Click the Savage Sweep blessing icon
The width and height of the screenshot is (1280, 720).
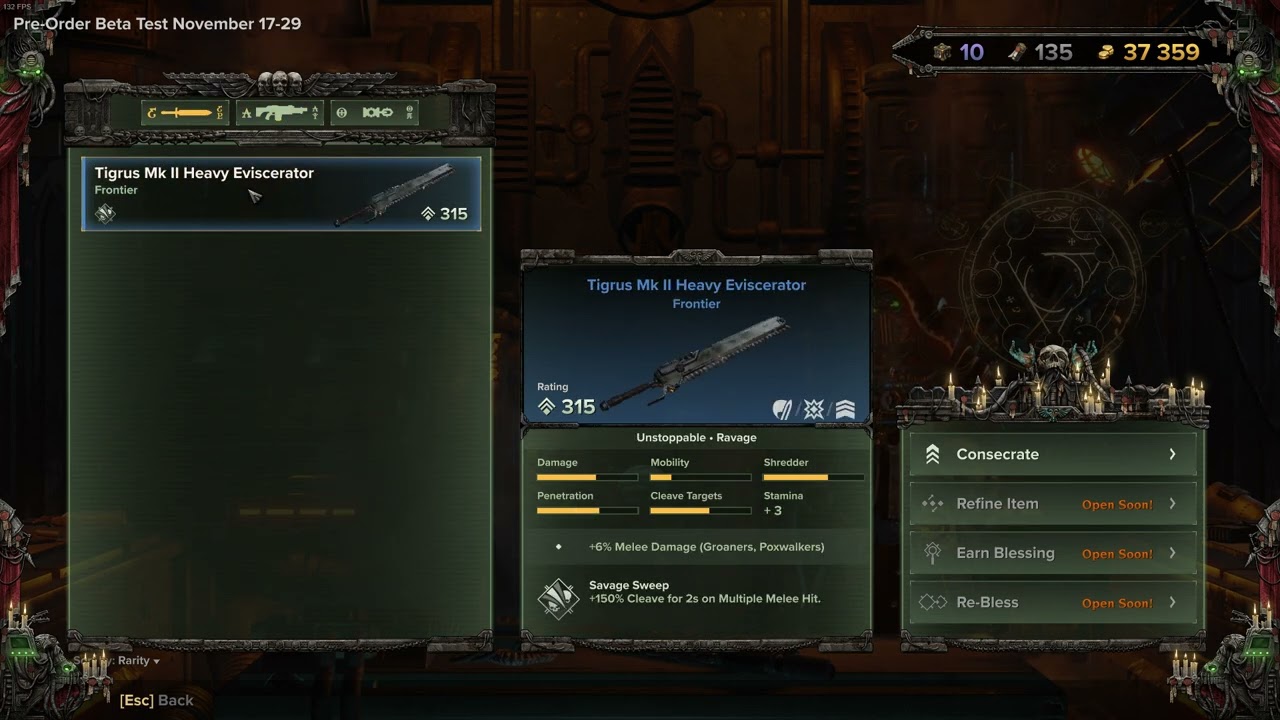[558, 598]
